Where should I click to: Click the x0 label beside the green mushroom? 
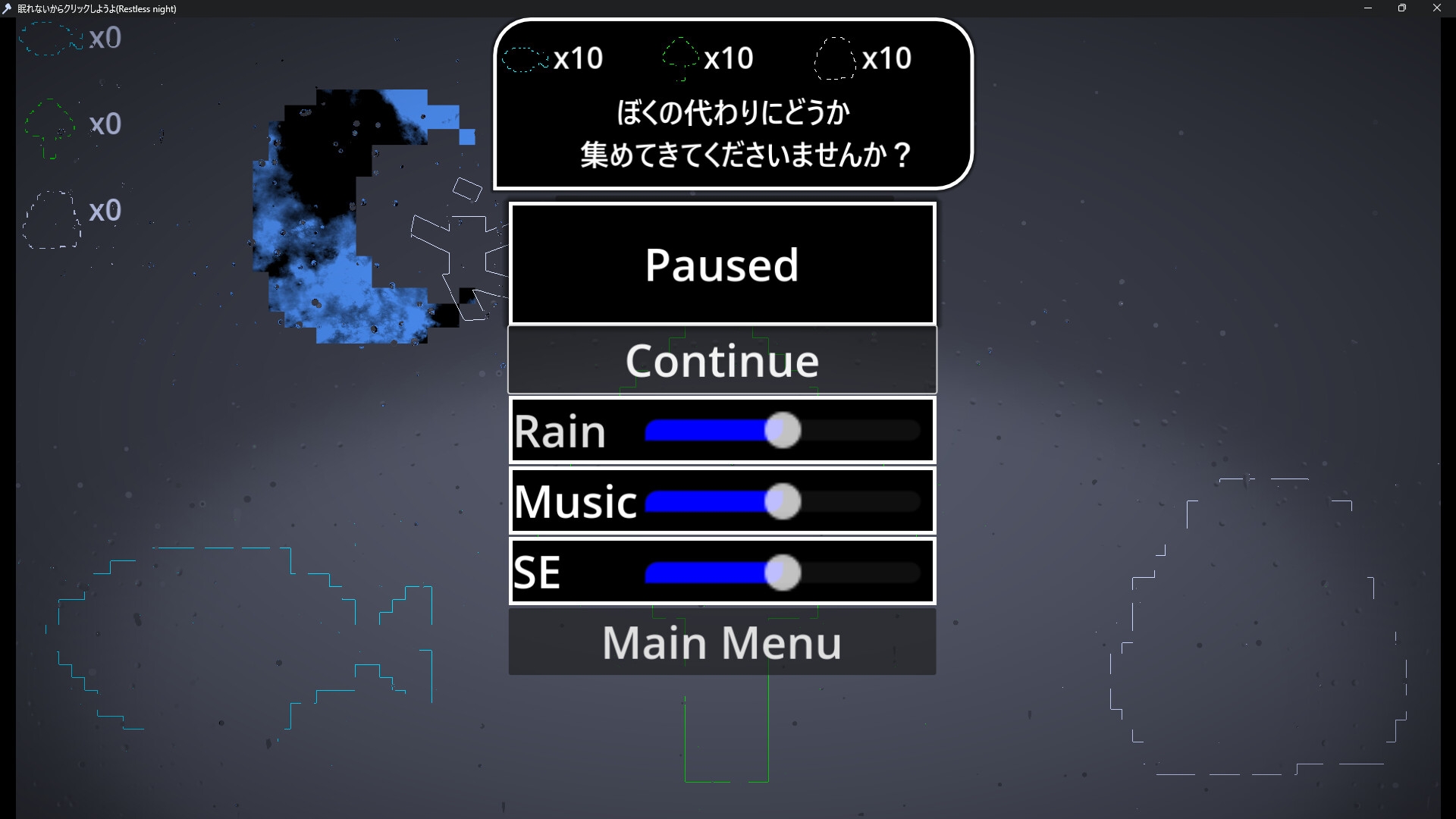[x=105, y=124]
